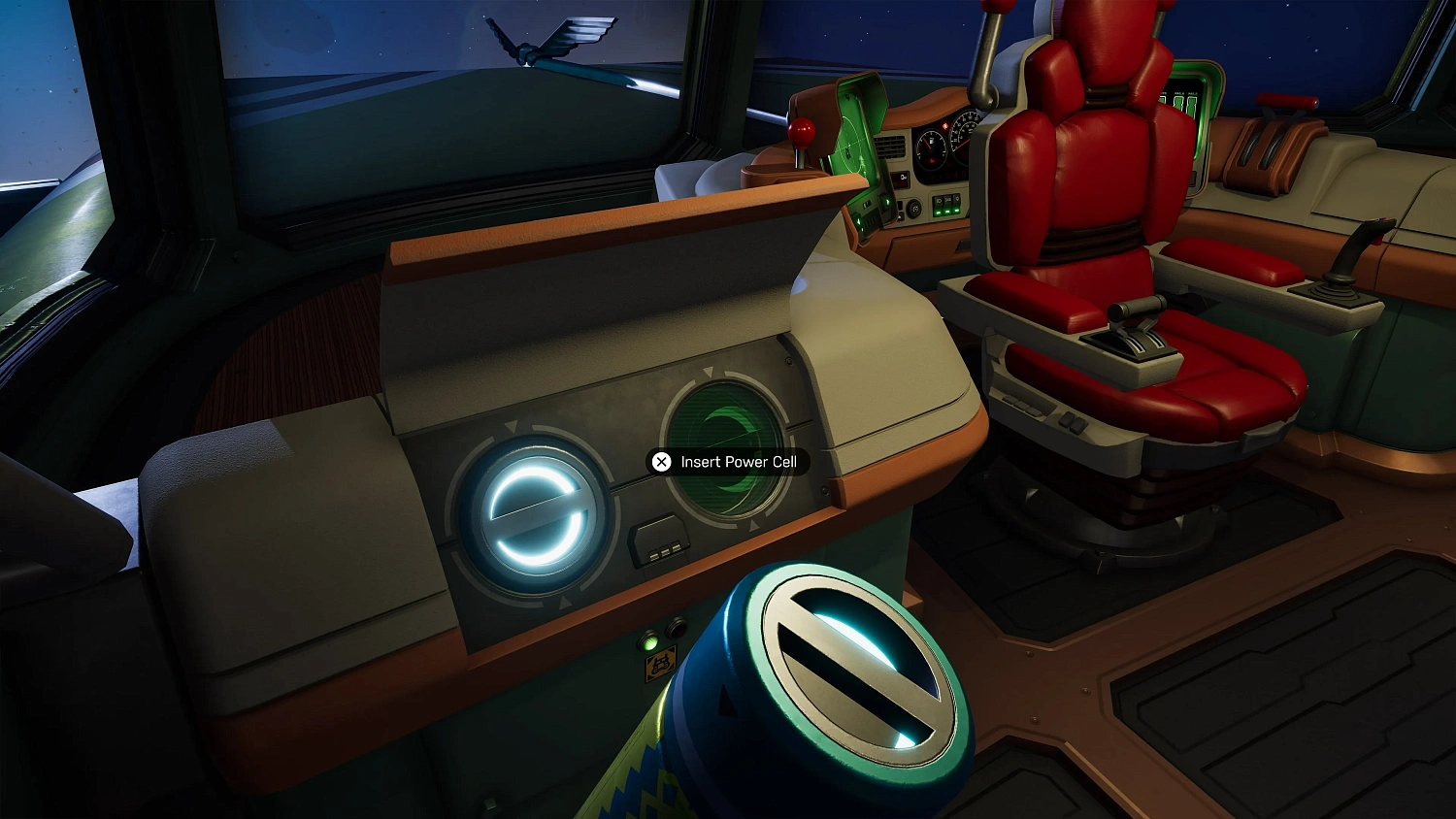Toggle the red-lit warning switch on the dash
The width and height of the screenshot is (1456, 819).
[x=901, y=179]
